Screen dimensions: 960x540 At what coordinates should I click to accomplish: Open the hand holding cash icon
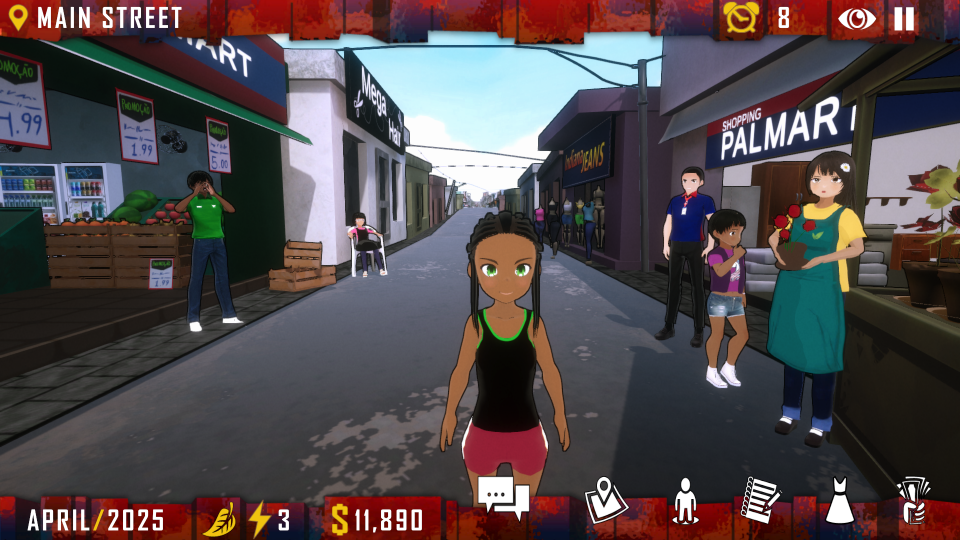(913, 500)
